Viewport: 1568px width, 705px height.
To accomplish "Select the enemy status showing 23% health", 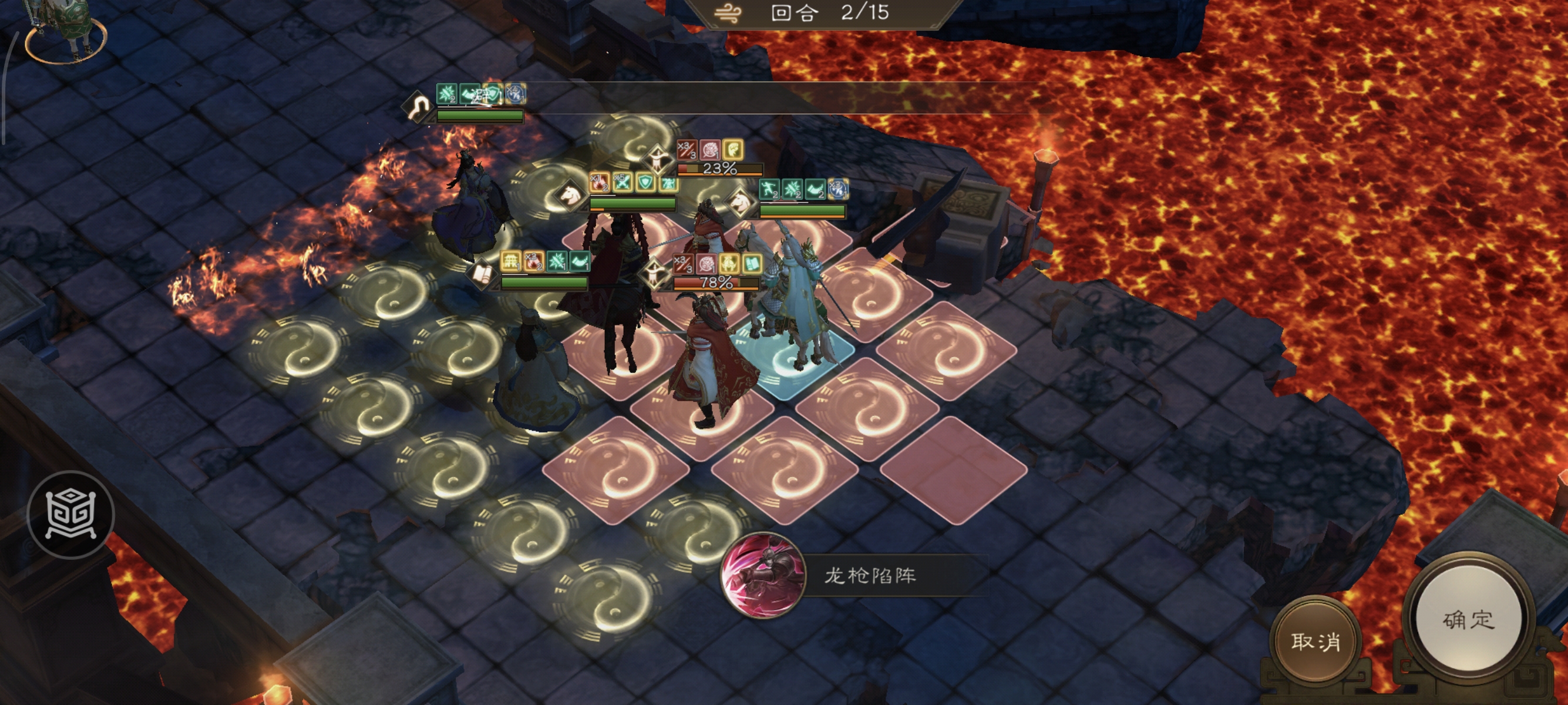I will click(719, 168).
